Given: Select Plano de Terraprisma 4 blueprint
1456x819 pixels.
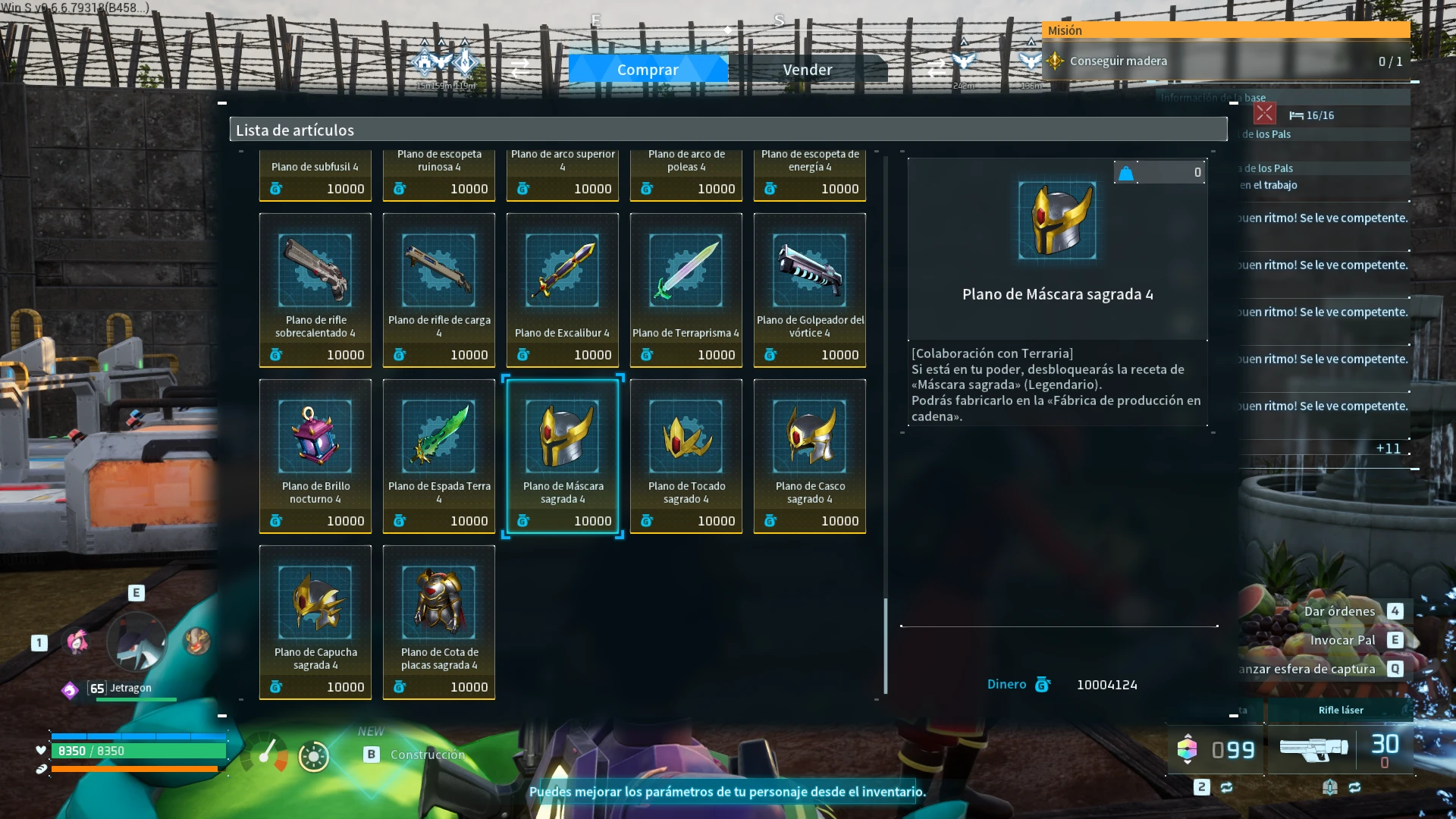Looking at the screenshot, I should point(686,290).
